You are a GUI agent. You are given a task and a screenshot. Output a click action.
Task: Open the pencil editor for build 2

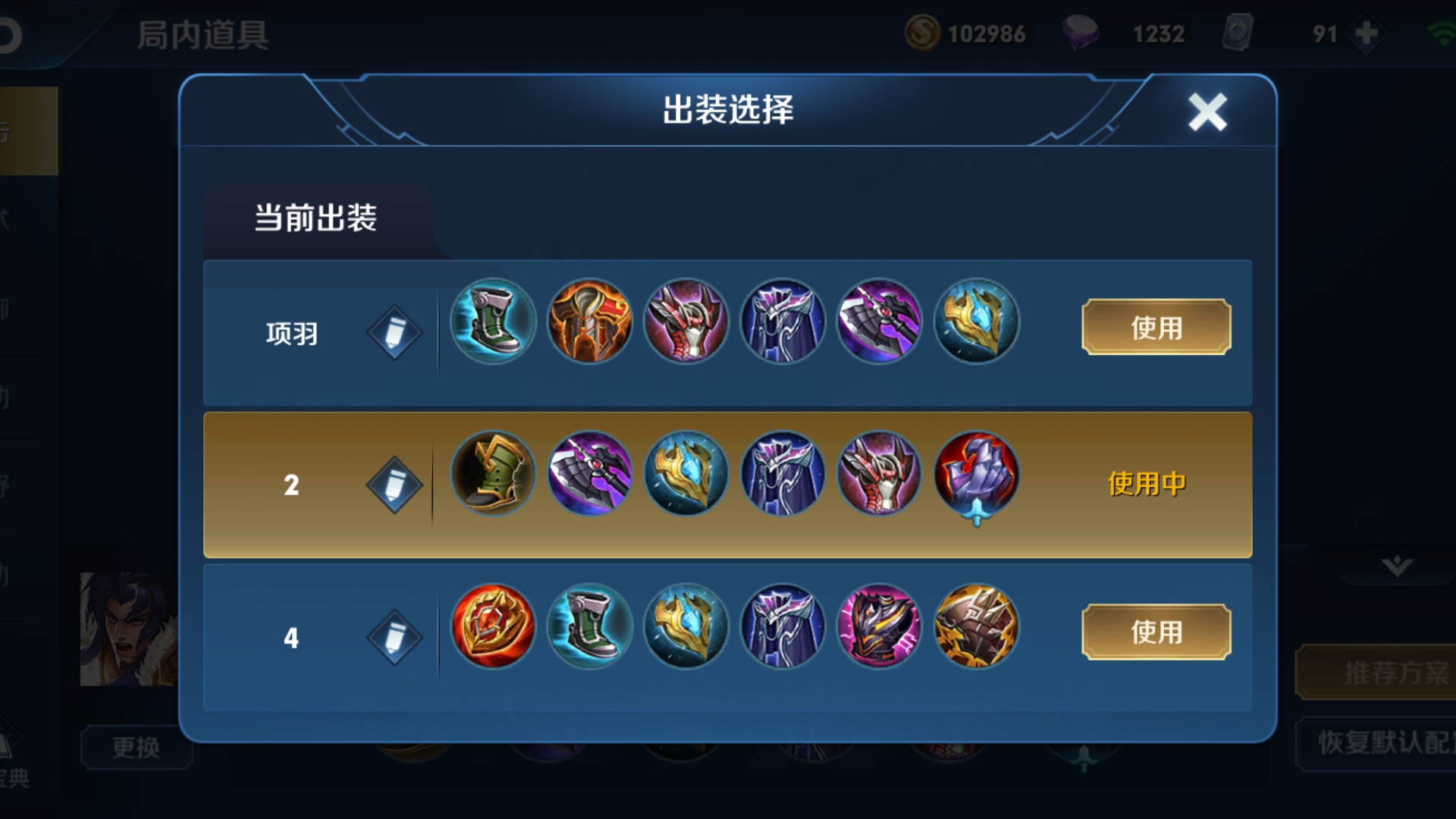coord(394,482)
